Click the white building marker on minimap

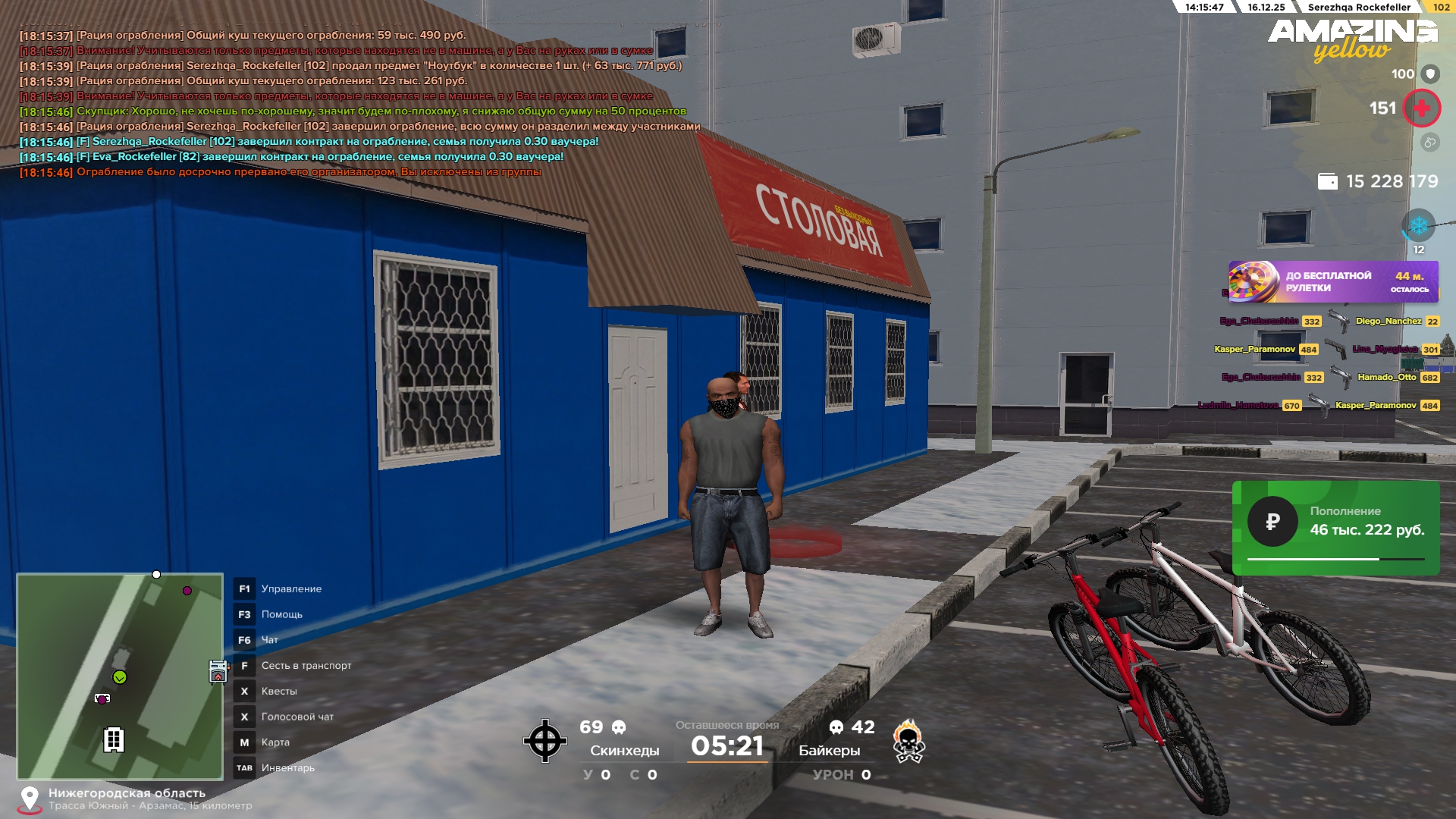coord(114,739)
